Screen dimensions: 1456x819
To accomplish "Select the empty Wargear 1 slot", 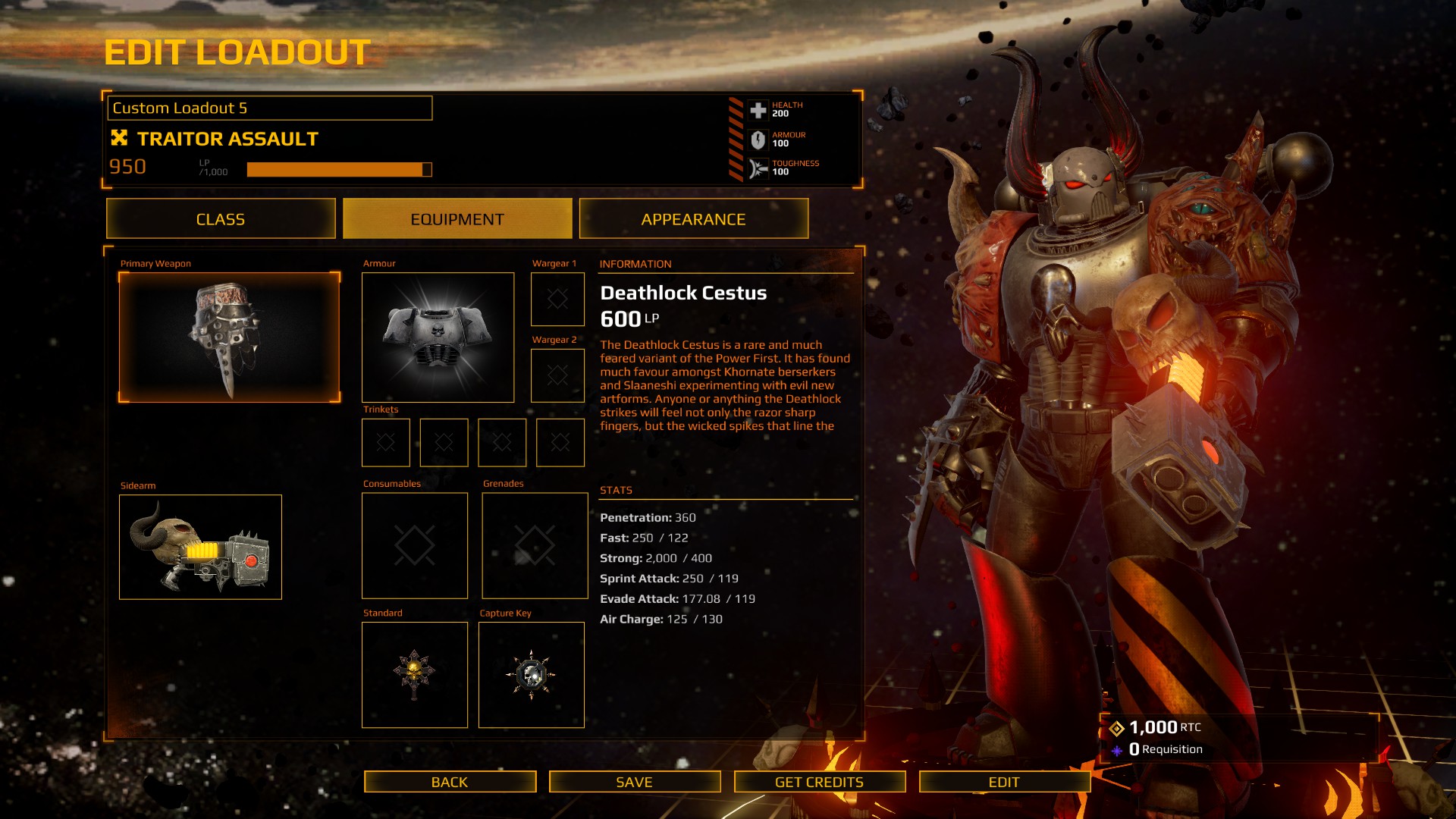I will 557,299.
